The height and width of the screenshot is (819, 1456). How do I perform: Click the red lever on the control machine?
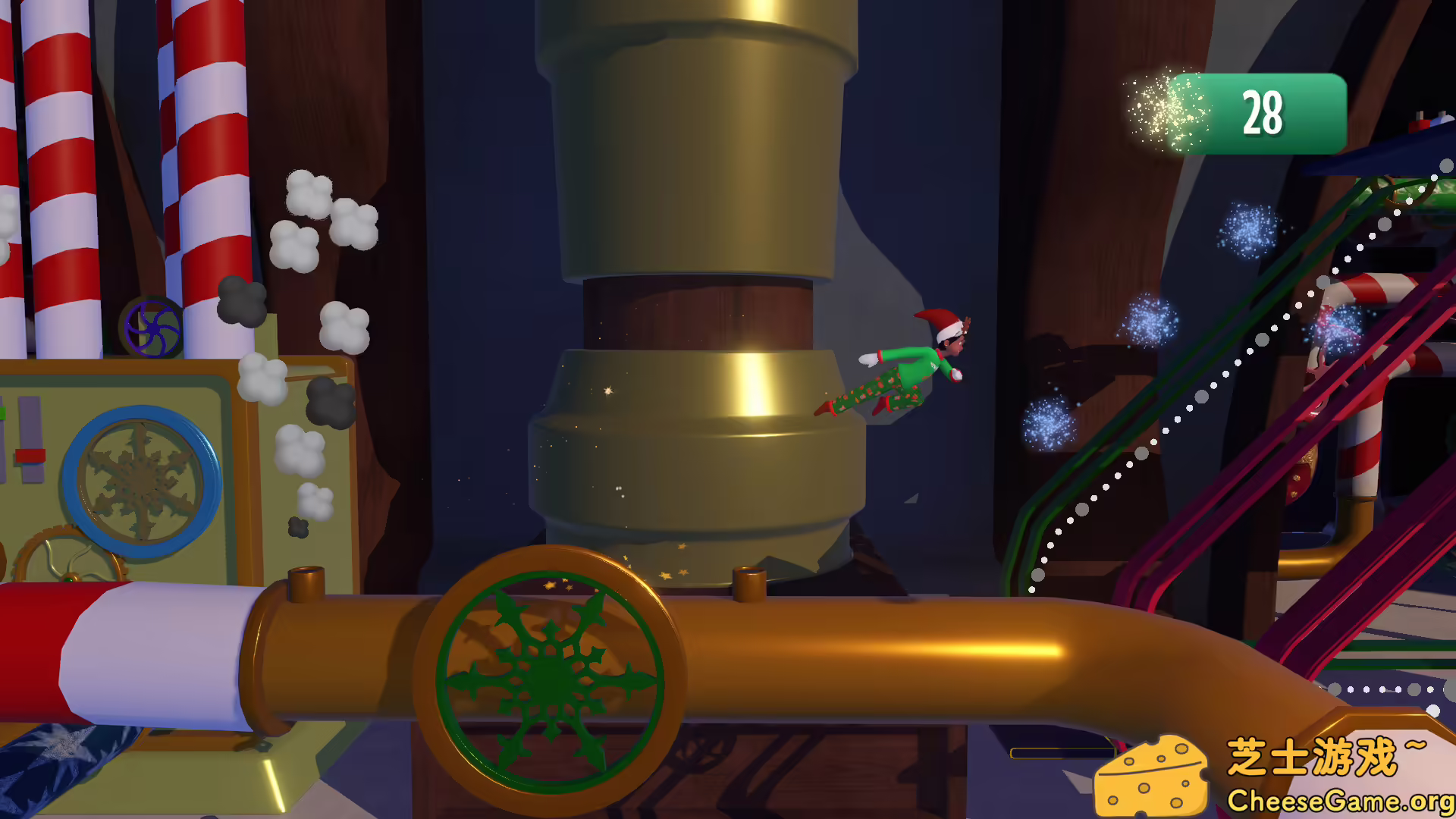29,455
